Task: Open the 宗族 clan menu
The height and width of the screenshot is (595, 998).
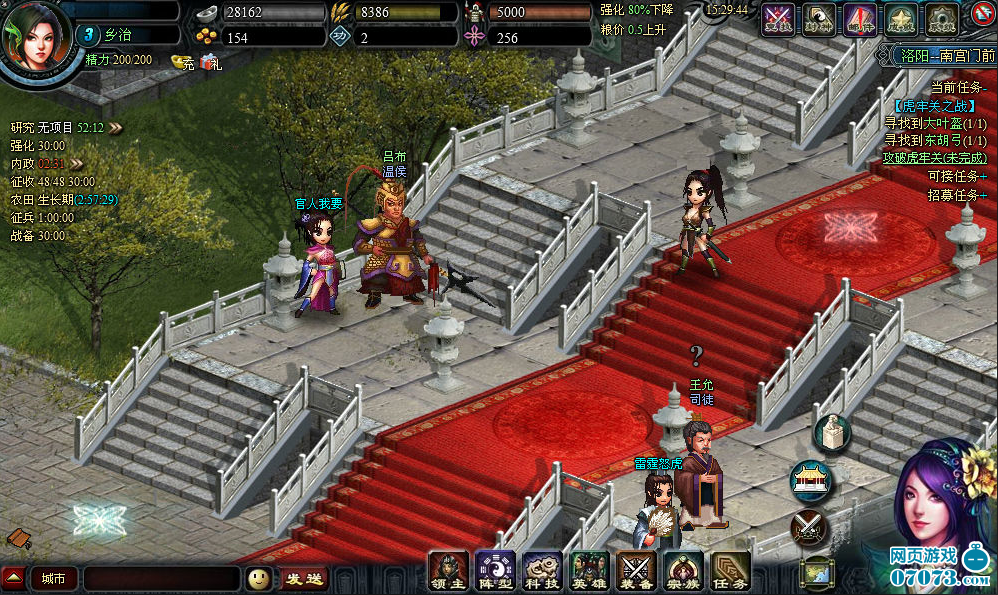Action: [684, 570]
